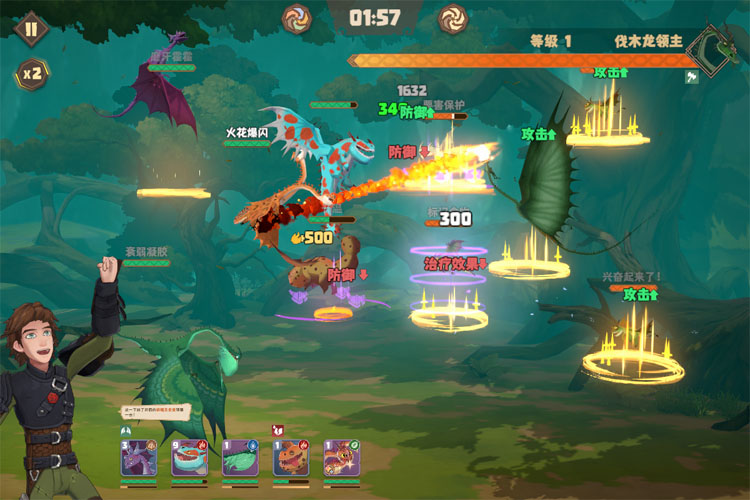Pause the battle
750x500 pixels.
[x=30, y=29]
